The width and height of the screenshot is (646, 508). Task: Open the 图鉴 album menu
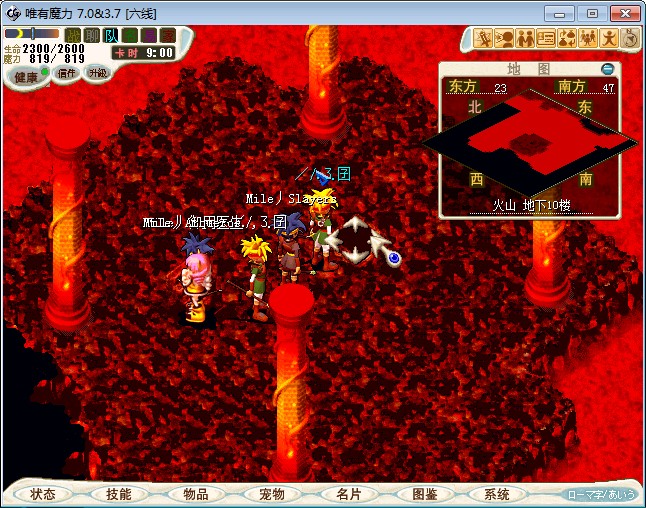coord(424,494)
